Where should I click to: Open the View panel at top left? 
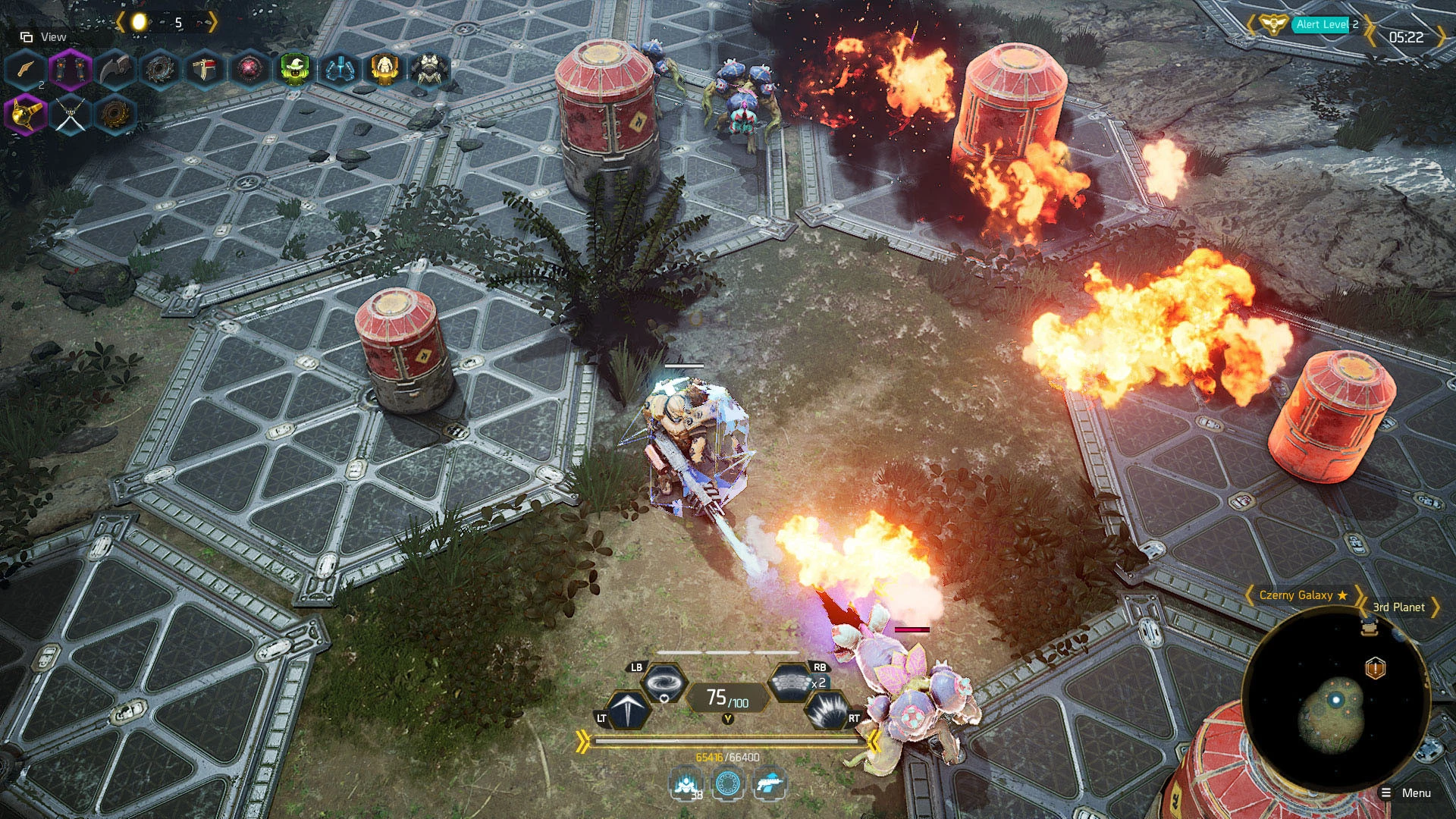(x=43, y=36)
